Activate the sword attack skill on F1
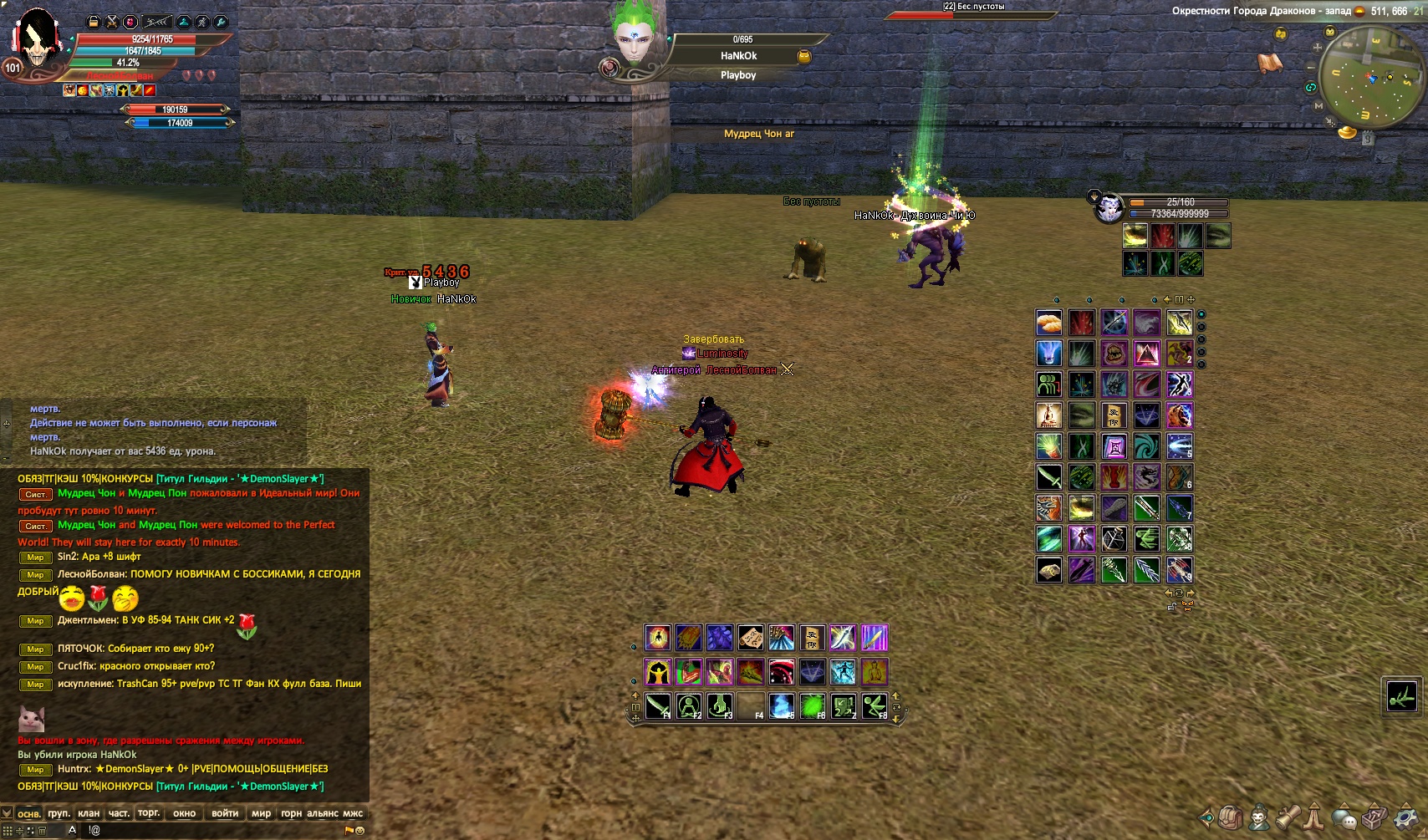The image size is (1428, 840). click(x=658, y=706)
